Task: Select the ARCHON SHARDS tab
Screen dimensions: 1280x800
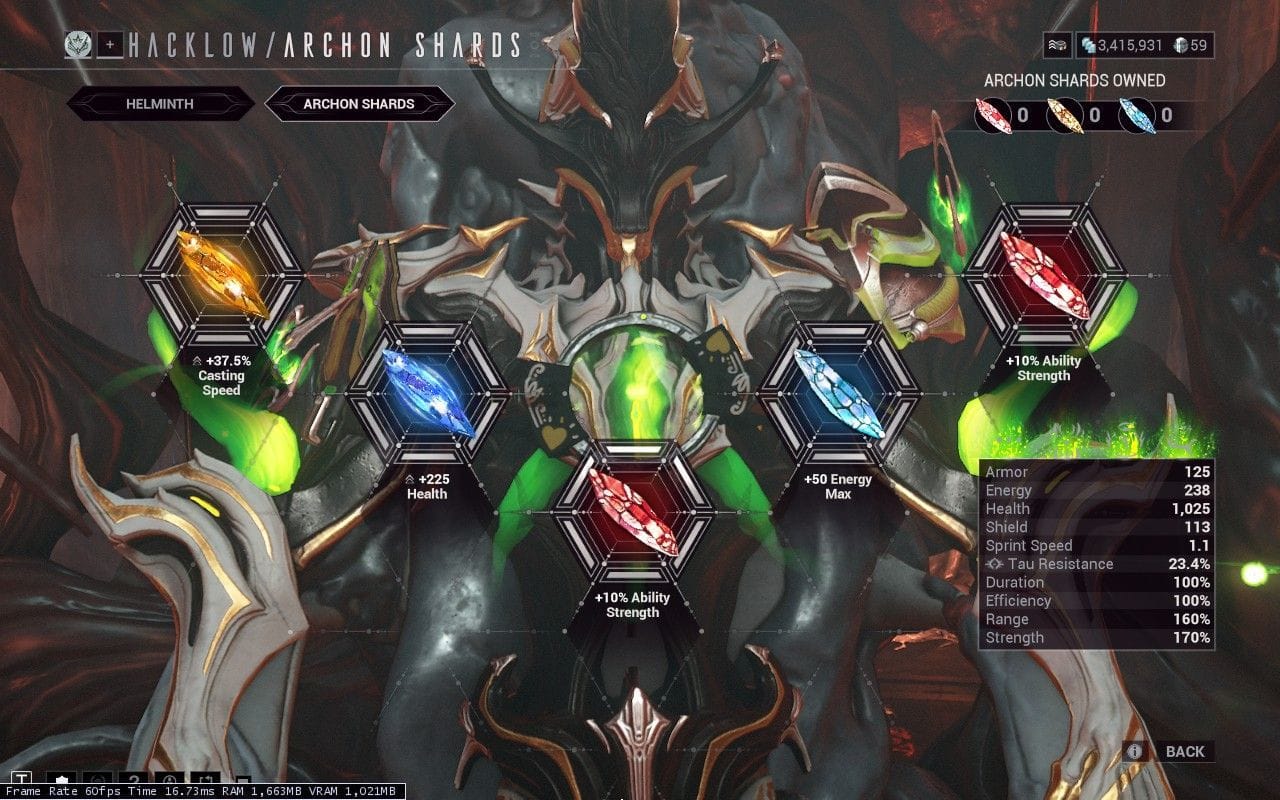Action: 357,104
